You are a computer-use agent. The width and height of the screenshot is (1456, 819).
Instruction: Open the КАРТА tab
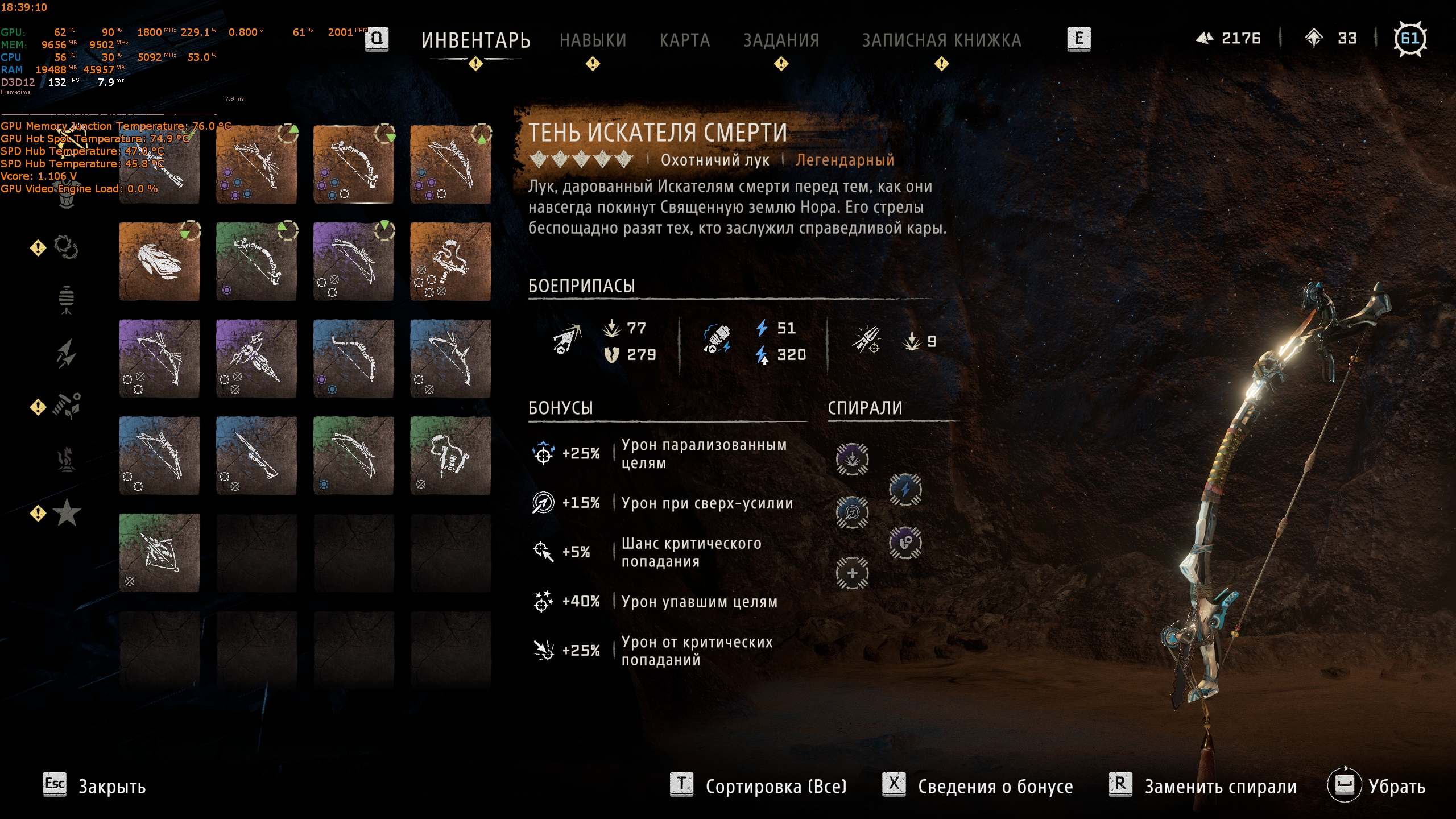coord(685,40)
